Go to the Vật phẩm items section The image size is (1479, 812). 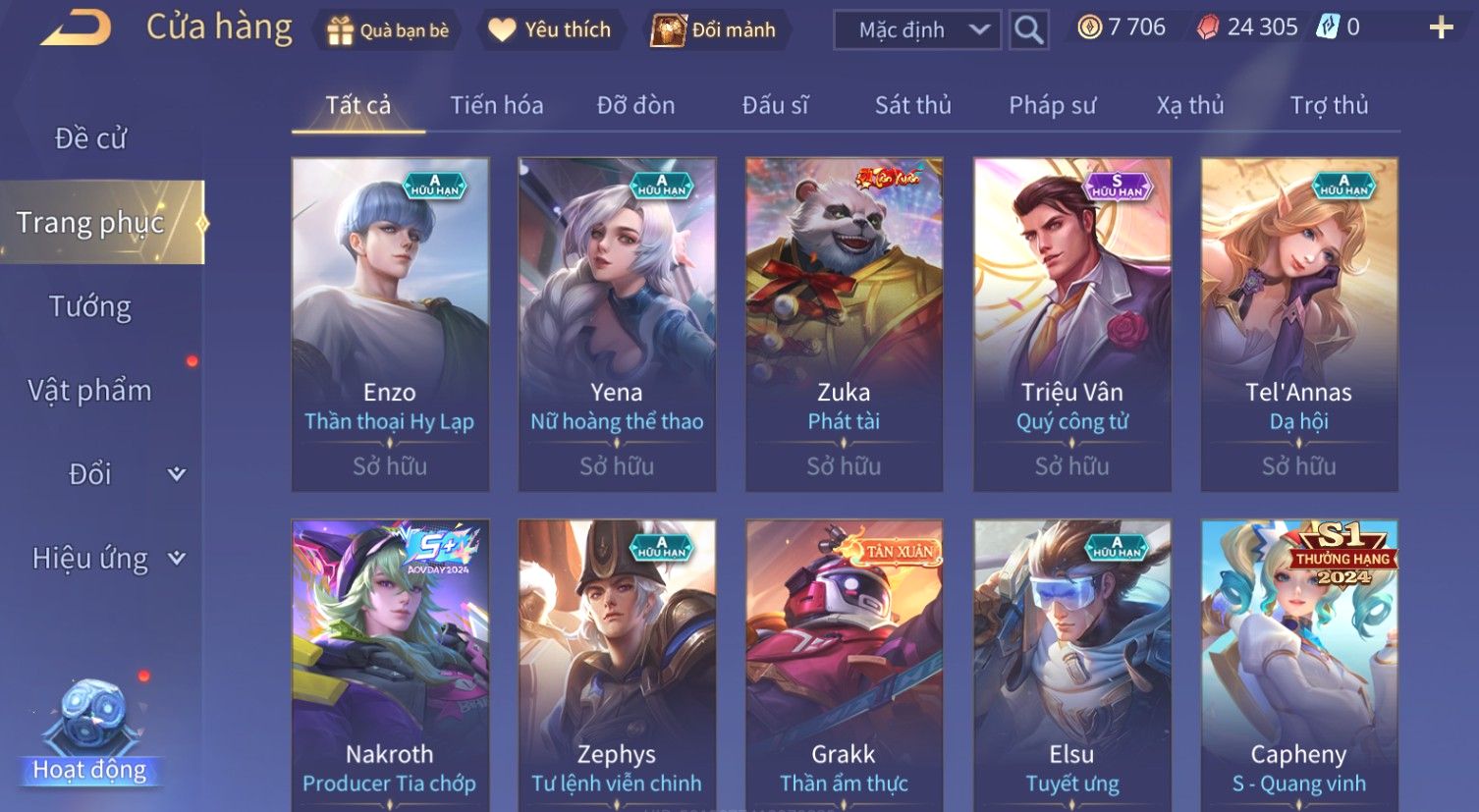click(x=90, y=391)
